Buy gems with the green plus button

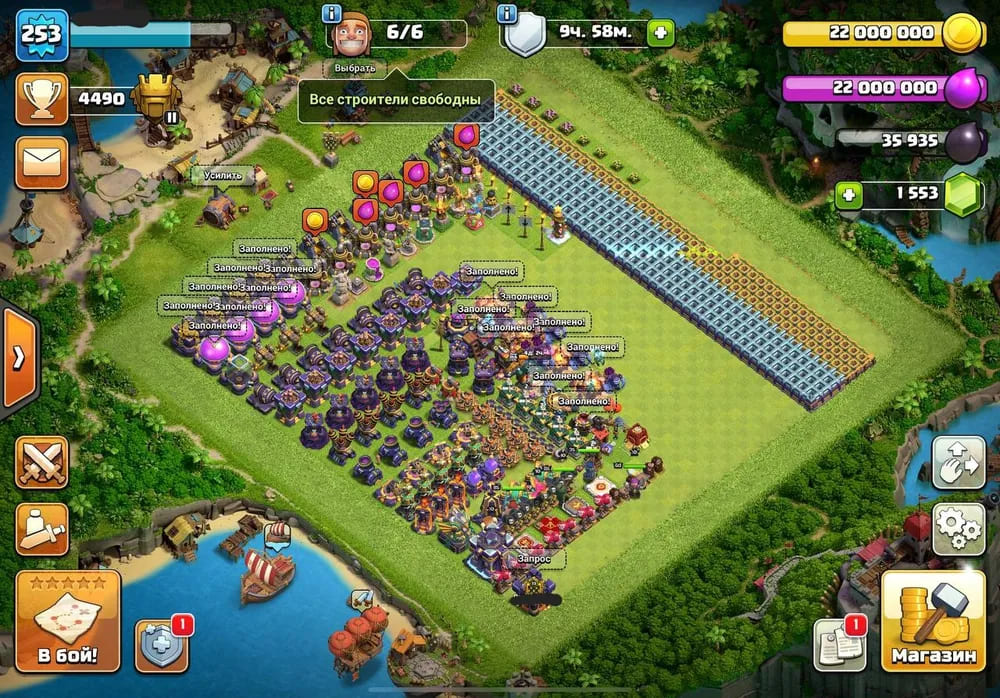click(849, 194)
